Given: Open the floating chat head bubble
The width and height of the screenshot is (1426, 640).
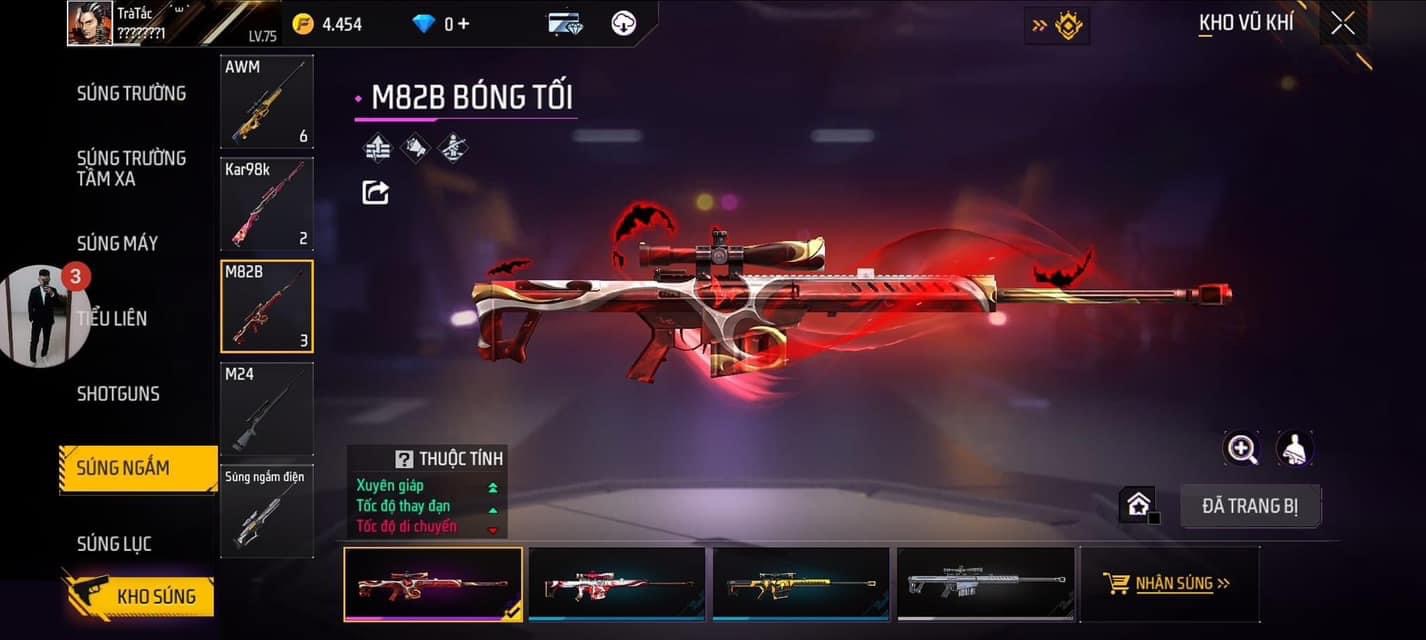Looking at the screenshot, I should coord(45,315).
